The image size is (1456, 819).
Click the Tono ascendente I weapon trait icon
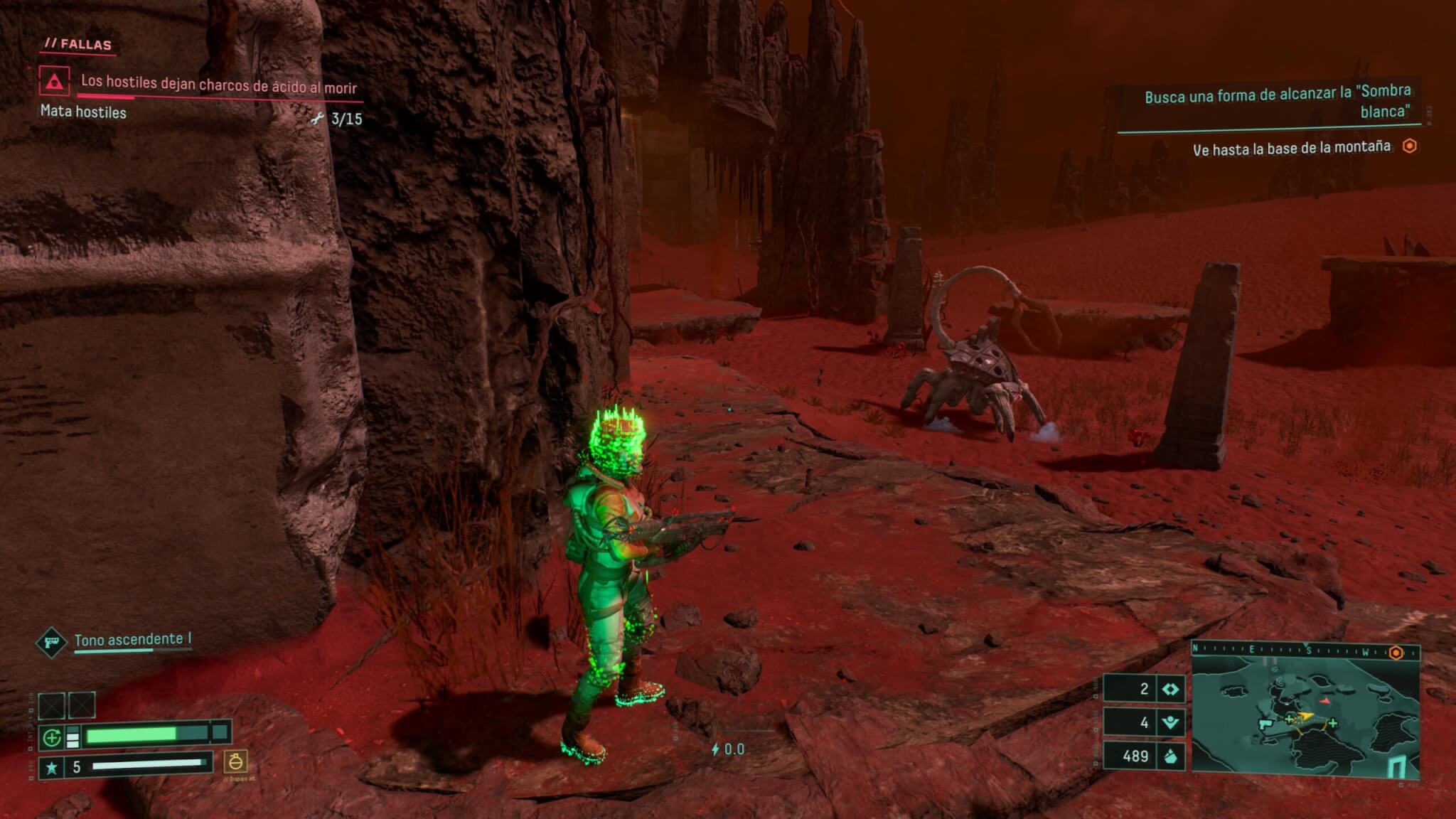tap(51, 642)
